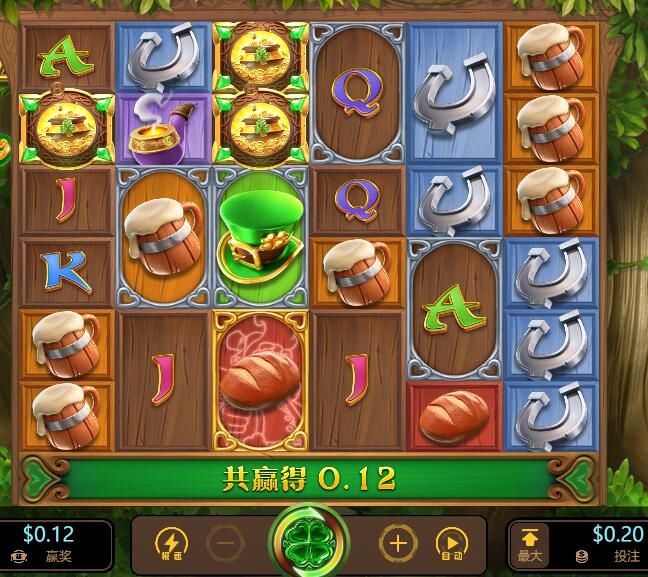Start auto spin with the play icon

coord(451,544)
